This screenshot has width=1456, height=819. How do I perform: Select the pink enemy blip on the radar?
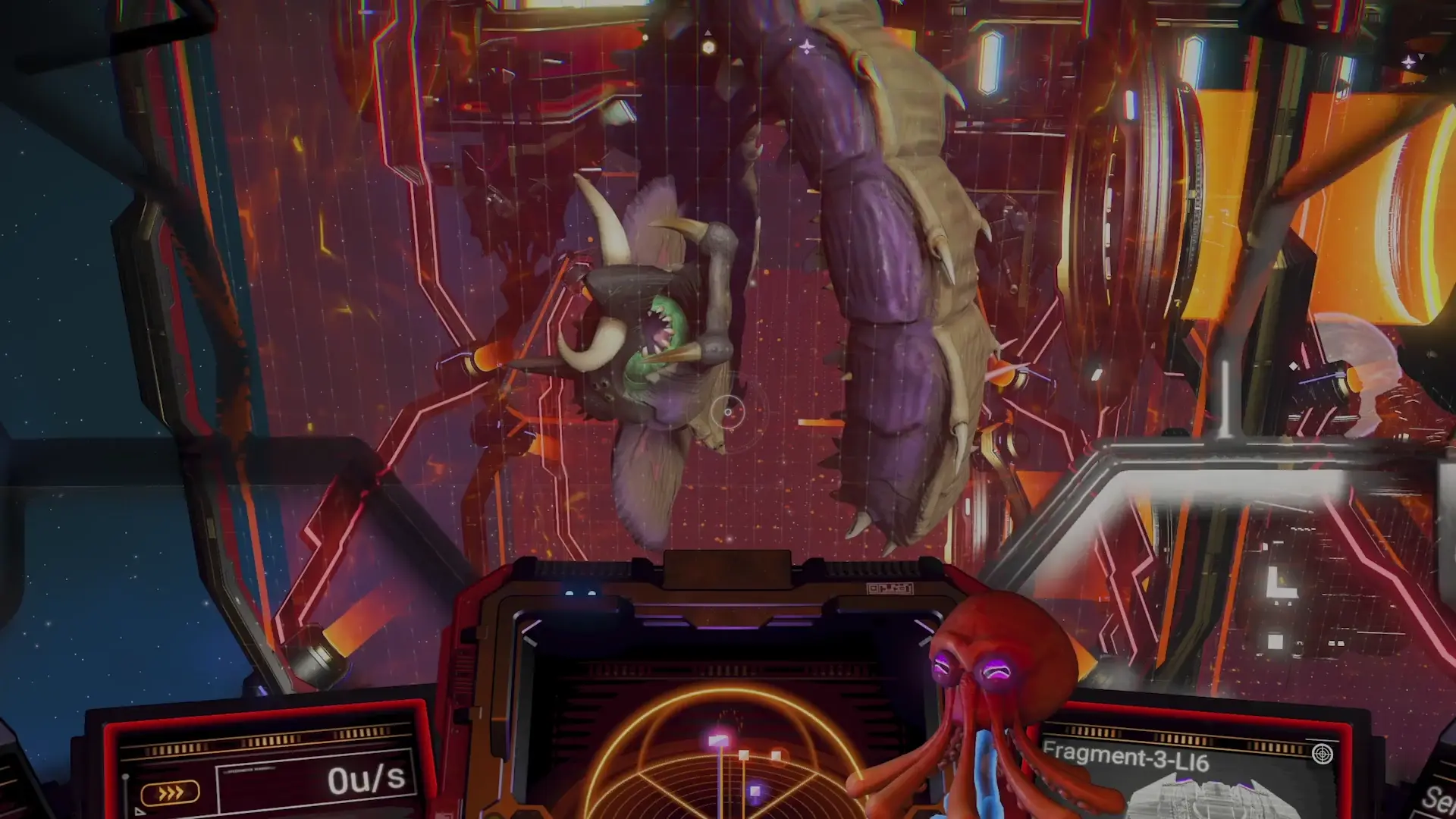click(717, 740)
